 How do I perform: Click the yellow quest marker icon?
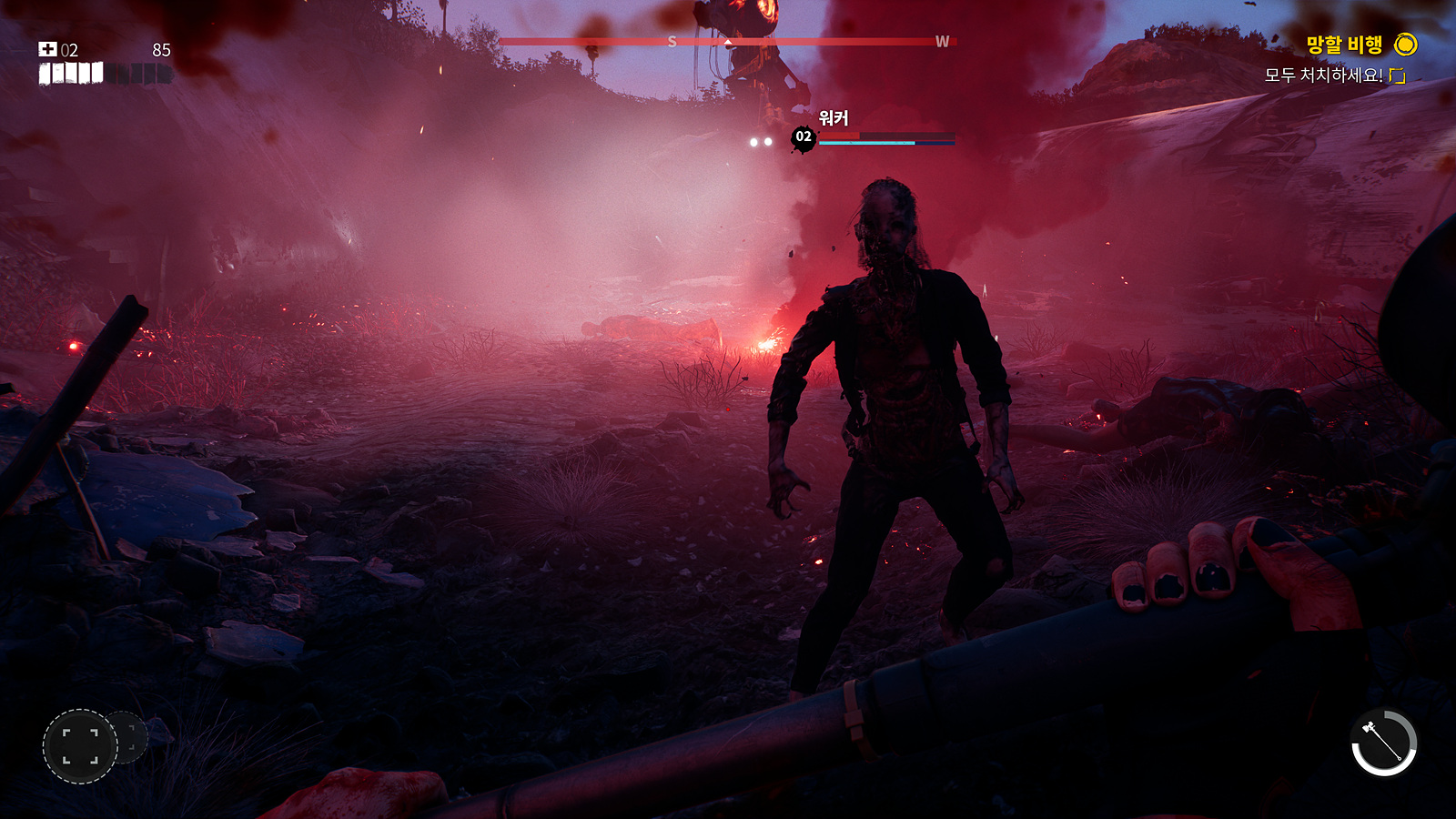(x=1406, y=45)
